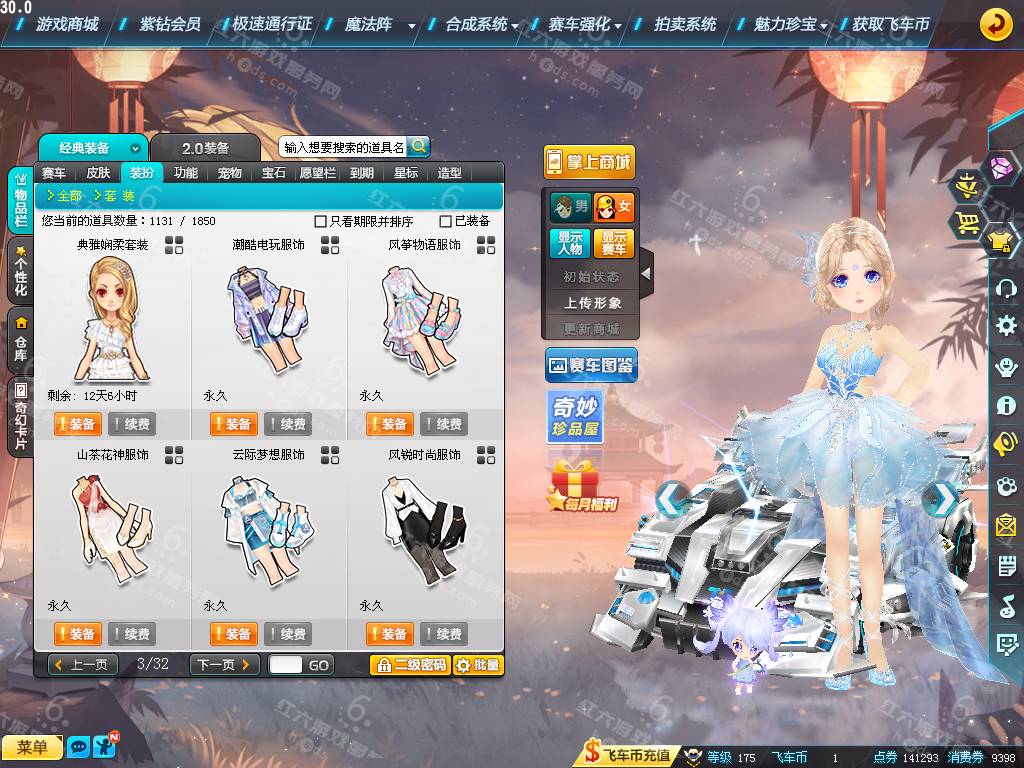Open the 菜单 main menu button
The image size is (1024, 768).
point(32,747)
